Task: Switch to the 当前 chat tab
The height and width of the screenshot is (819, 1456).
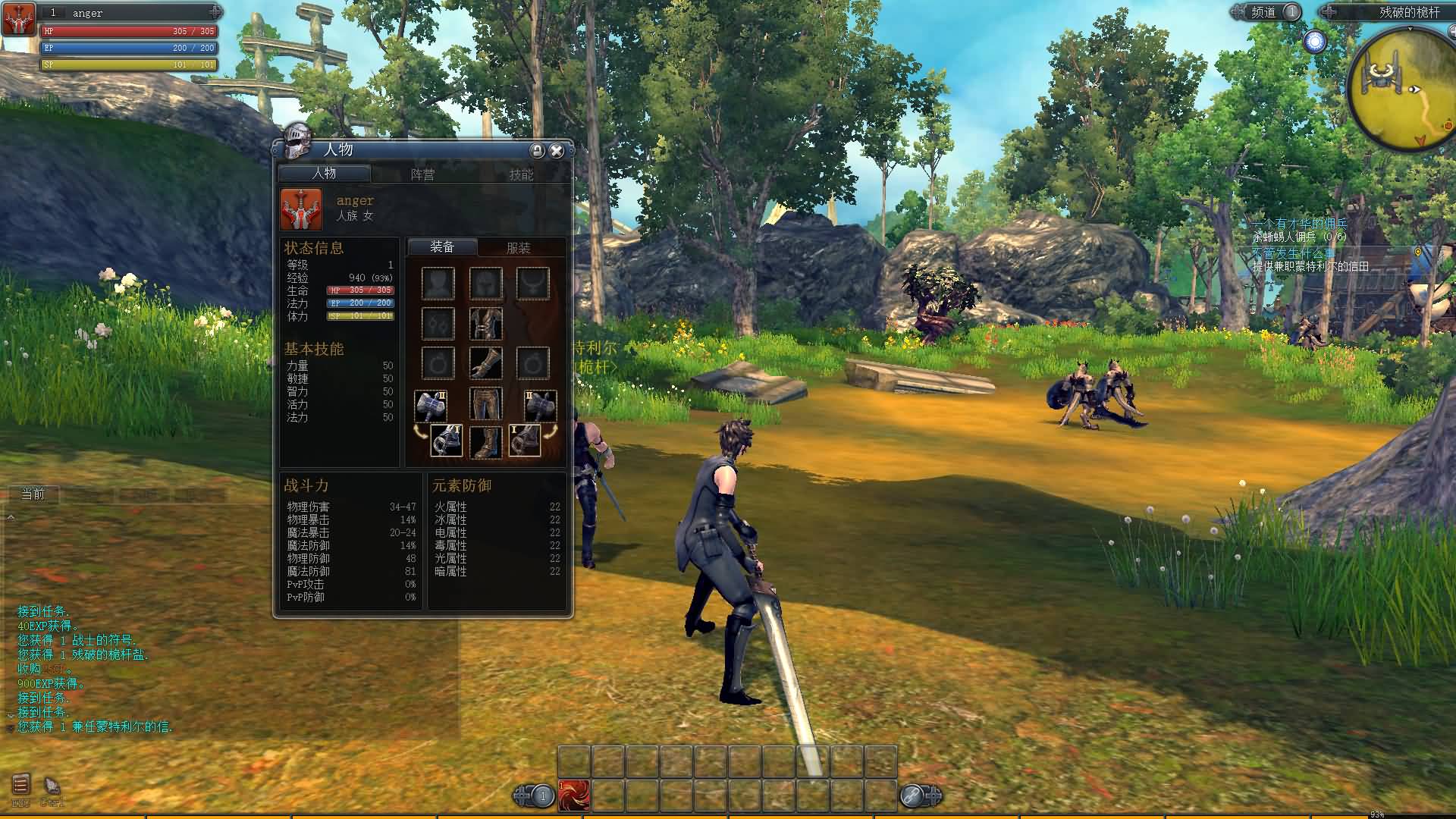Action: click(33, 494)
